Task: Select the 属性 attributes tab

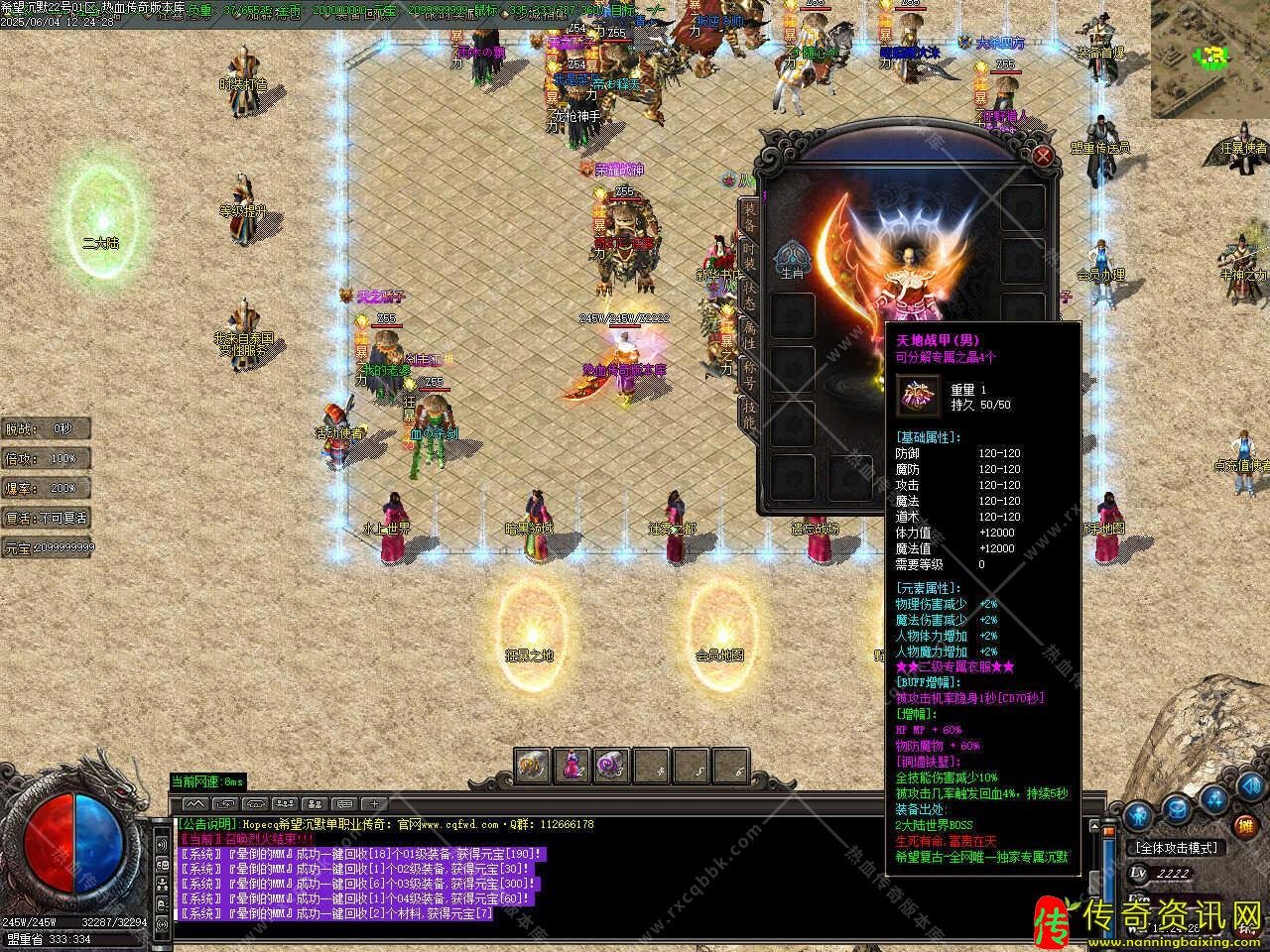Action: tap(749, 335)
